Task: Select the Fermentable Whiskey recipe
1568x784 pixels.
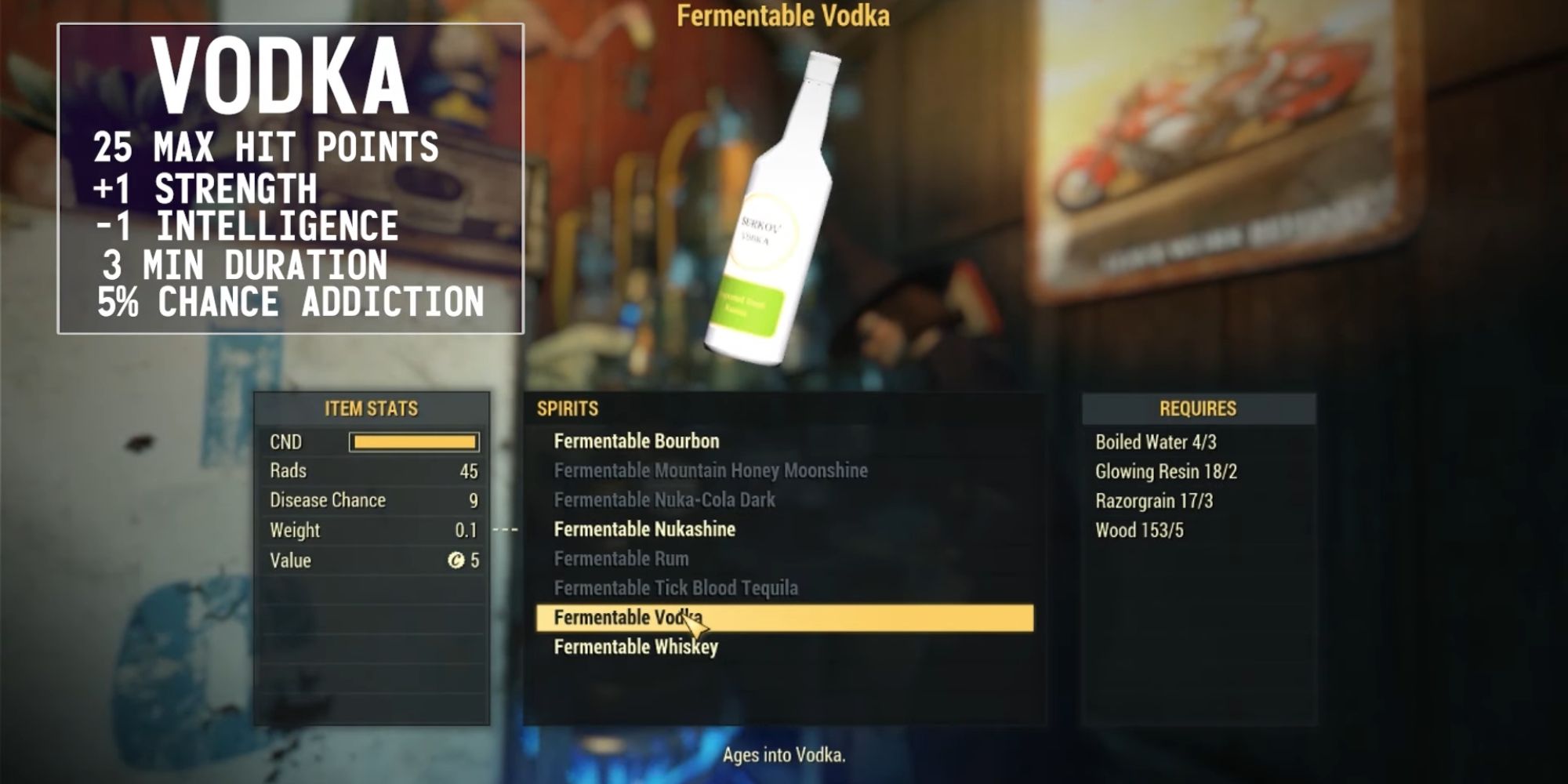Action: [637, 647]
